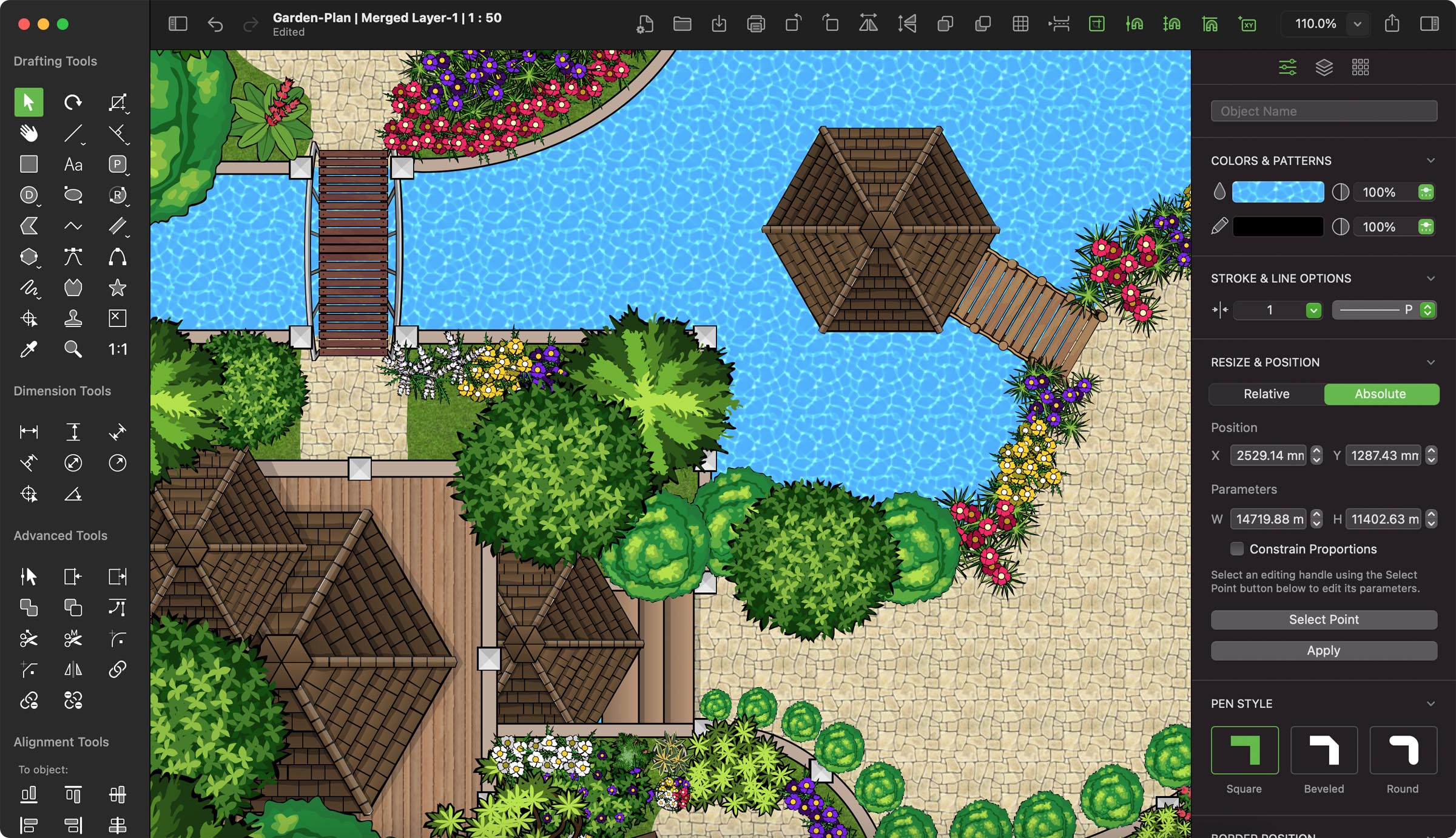
Task: Close the window with the red button
Action: point(24,24)
